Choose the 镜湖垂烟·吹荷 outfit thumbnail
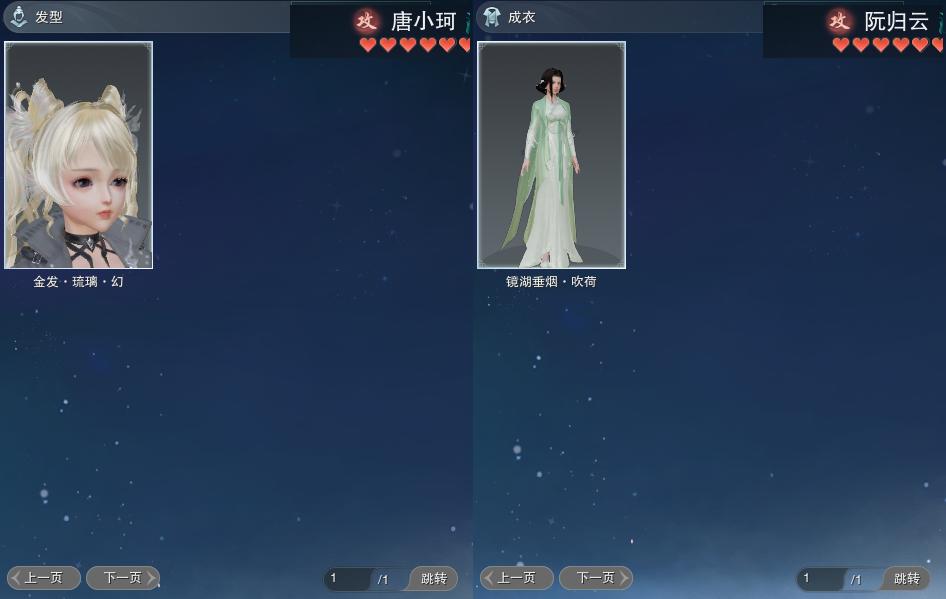Screen dimensions: 946x599 (551, 155)
